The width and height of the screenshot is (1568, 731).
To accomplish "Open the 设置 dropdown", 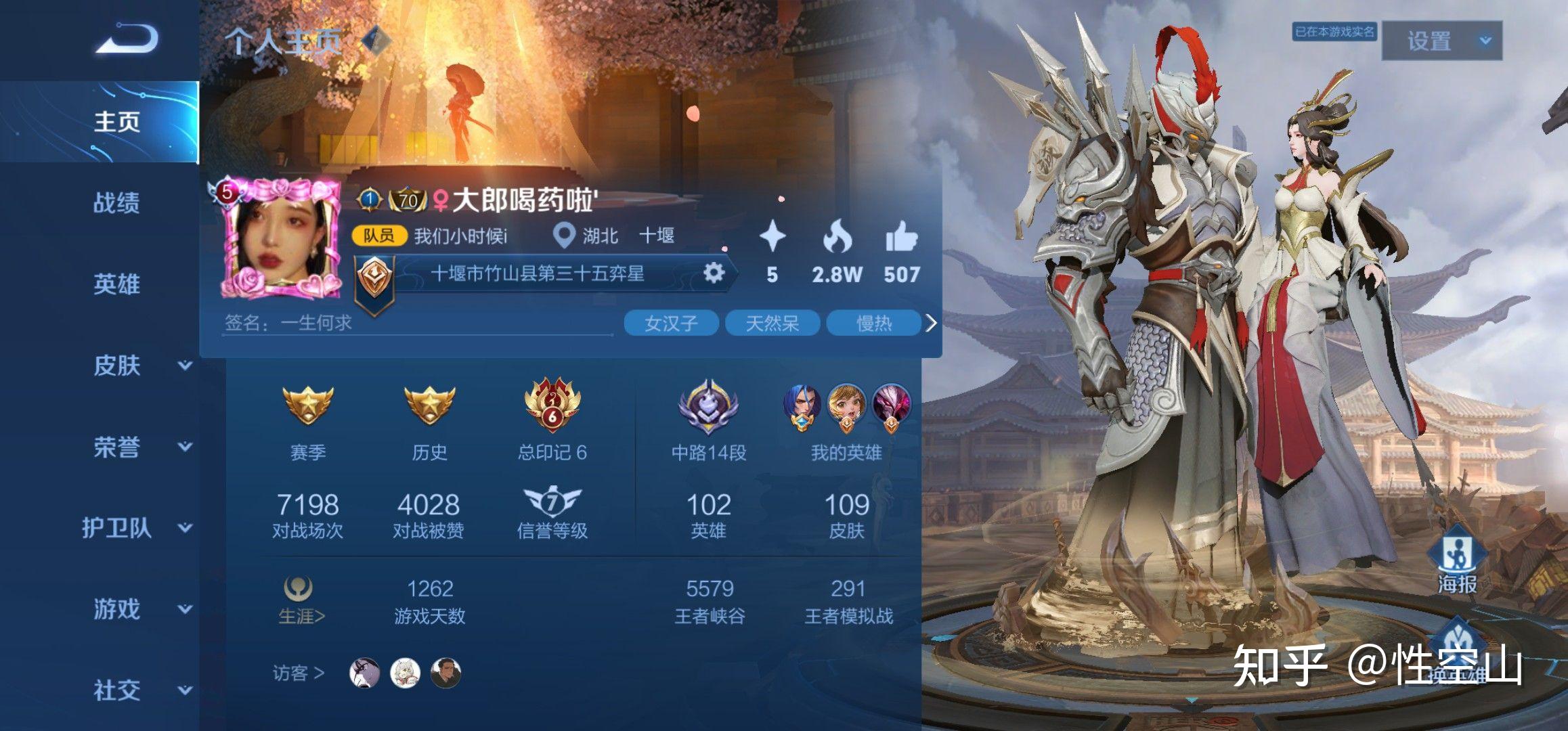I will pos(1441,41).
